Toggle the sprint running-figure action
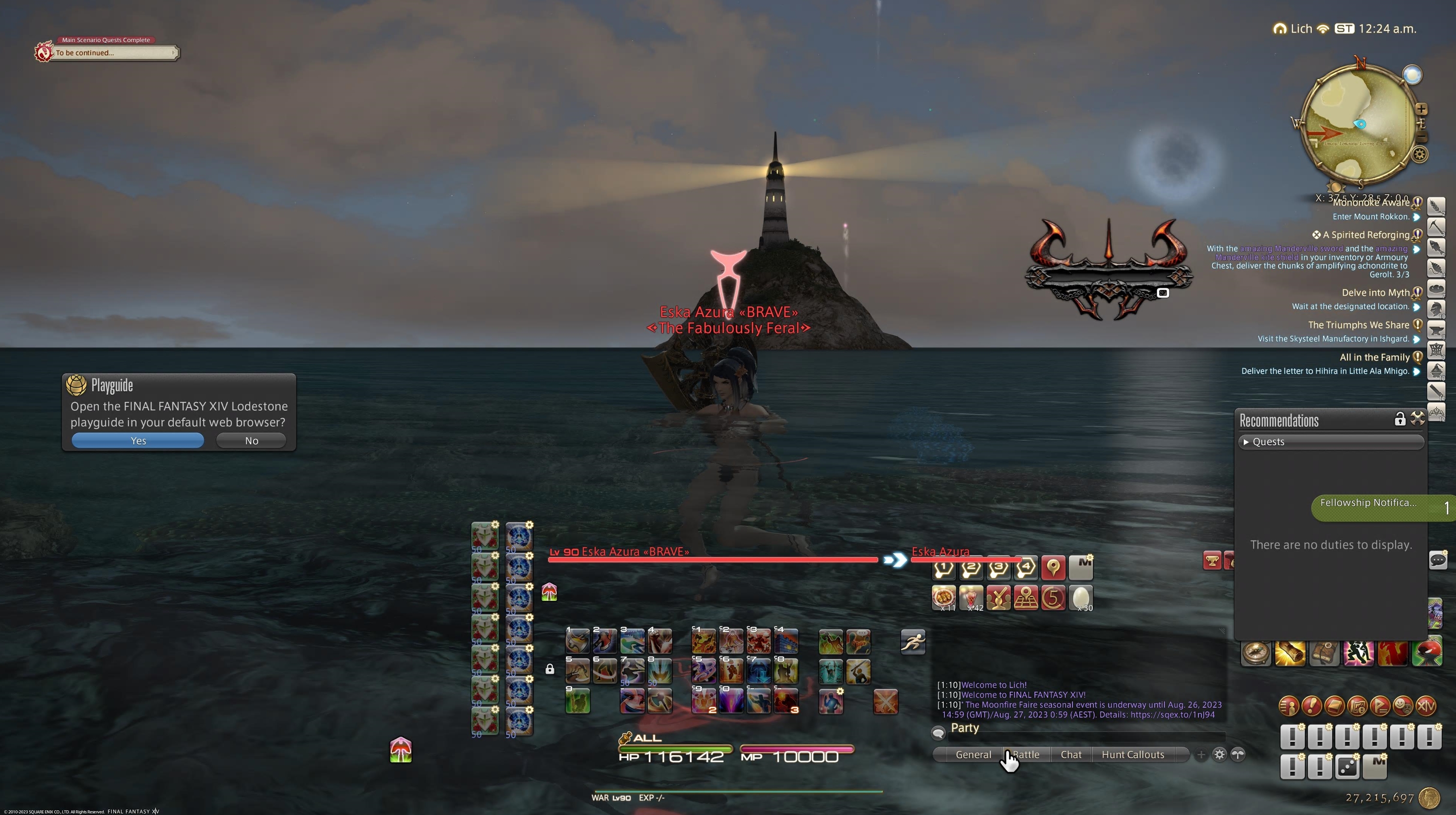 pos(912,642)
